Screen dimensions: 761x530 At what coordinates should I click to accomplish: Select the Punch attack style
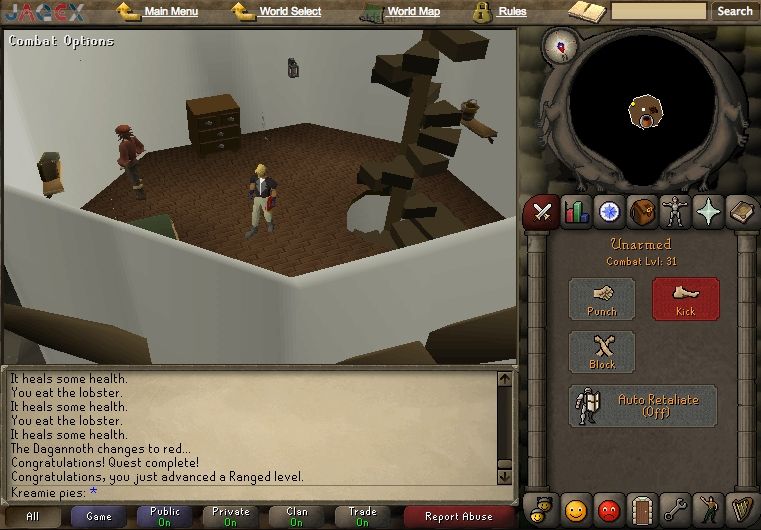[x=602, y=299]
